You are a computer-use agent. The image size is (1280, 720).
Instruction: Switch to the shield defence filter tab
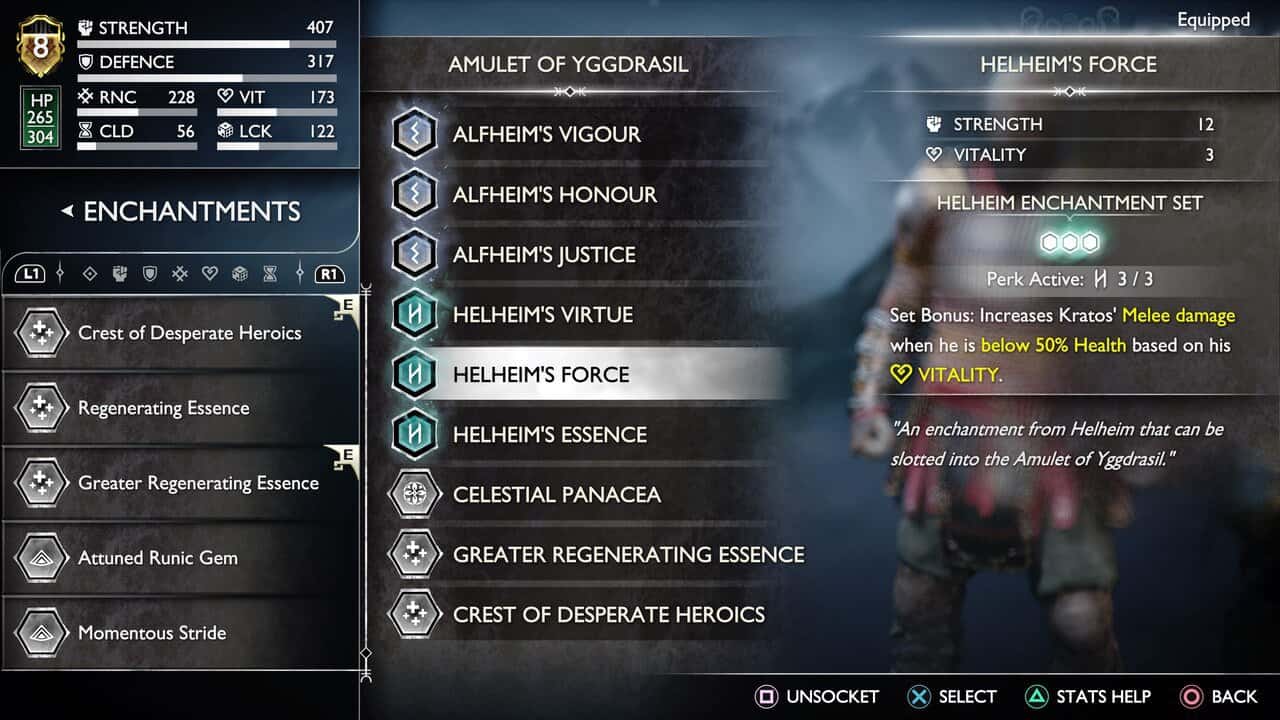[149, 273]
